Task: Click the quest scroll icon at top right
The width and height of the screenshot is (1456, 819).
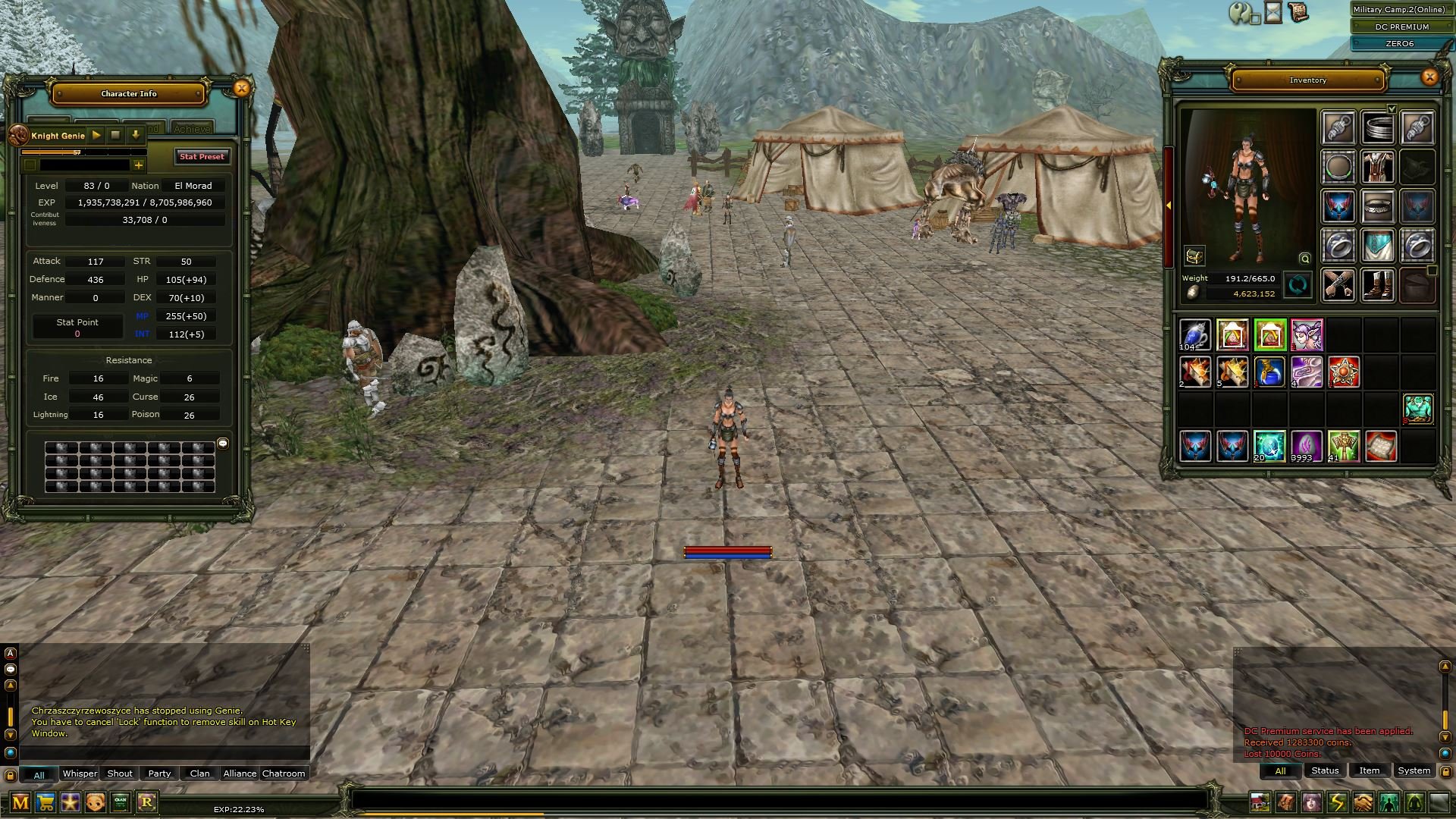Action: [1298, 12]
